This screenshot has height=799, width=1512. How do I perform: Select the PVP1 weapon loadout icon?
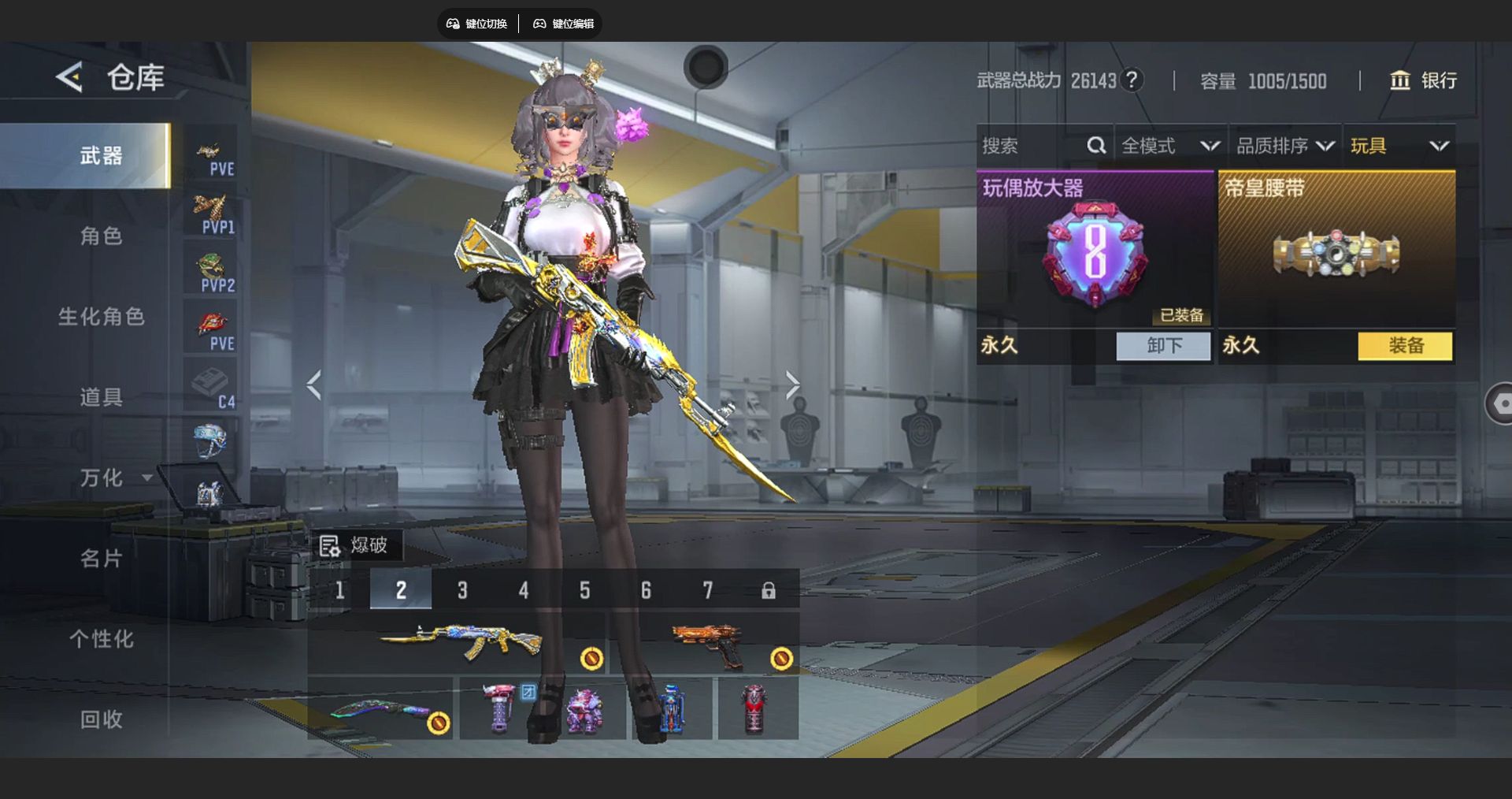[211, 214]
